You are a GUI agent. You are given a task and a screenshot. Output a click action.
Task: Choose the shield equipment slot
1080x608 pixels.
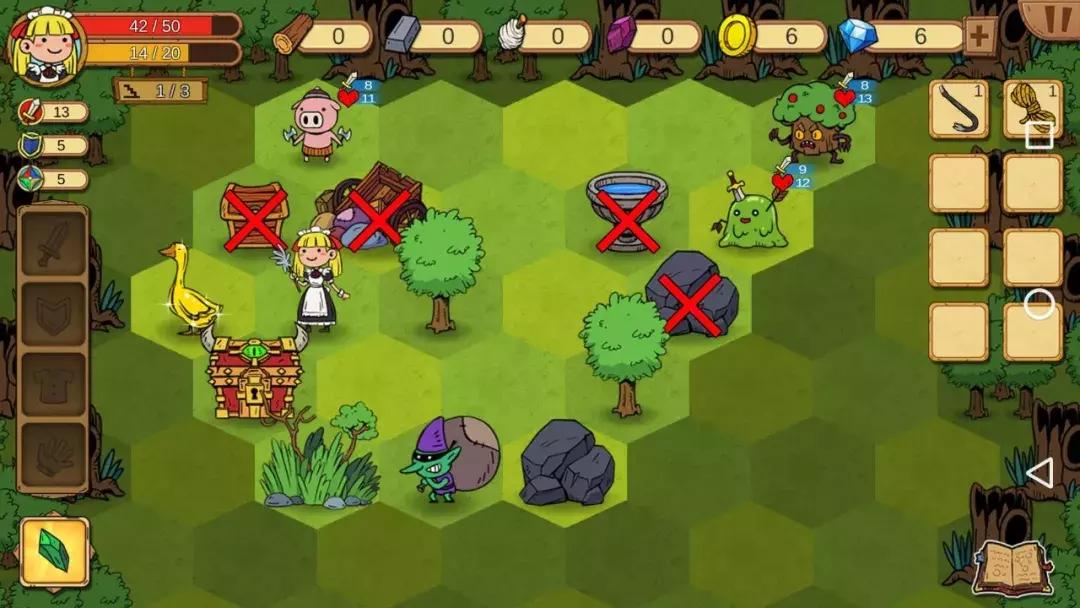(x=53, y=316)
